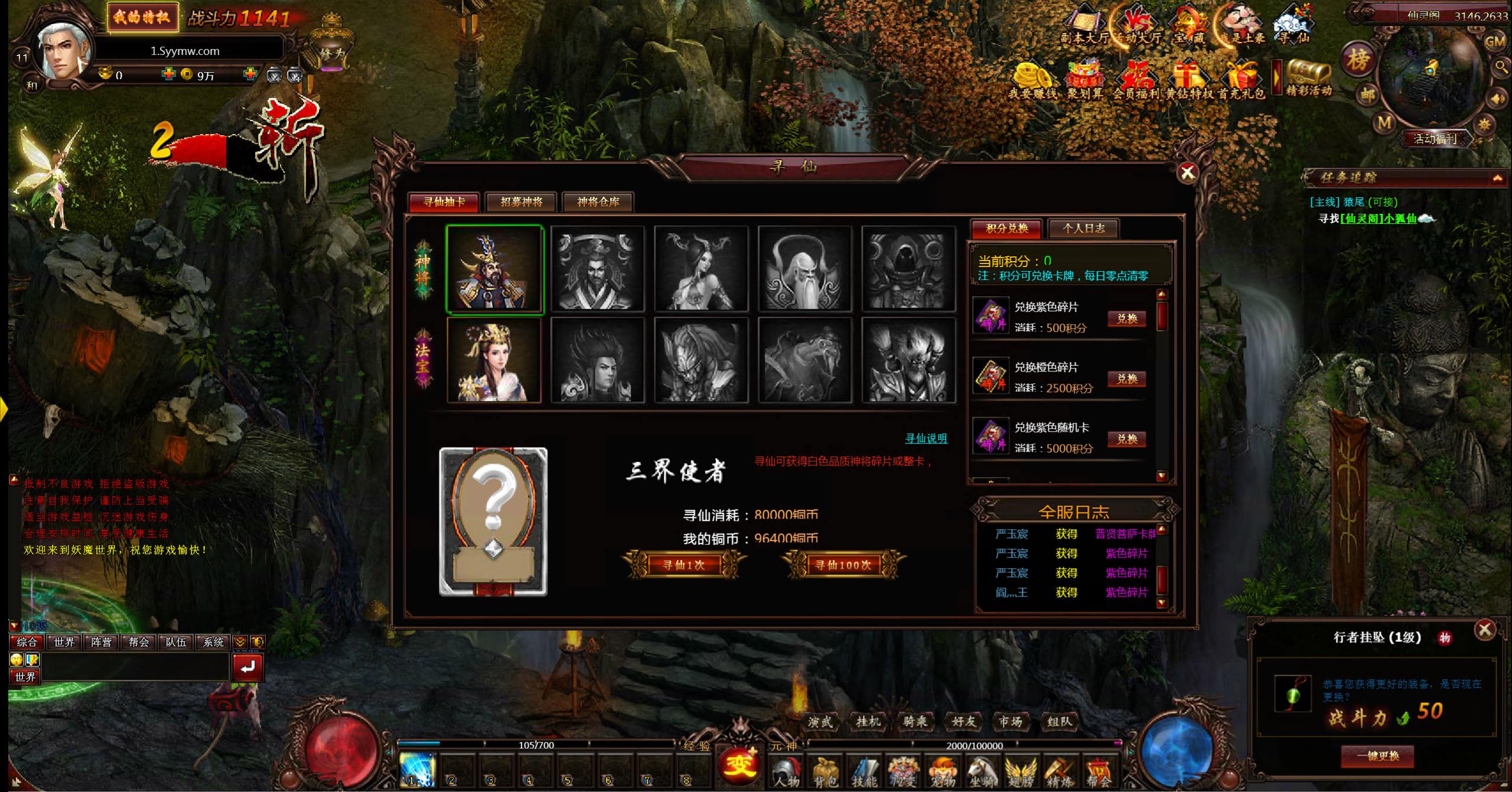Switch to the 个人日志 tab

pyautogui.click(x=1083, y=229)
